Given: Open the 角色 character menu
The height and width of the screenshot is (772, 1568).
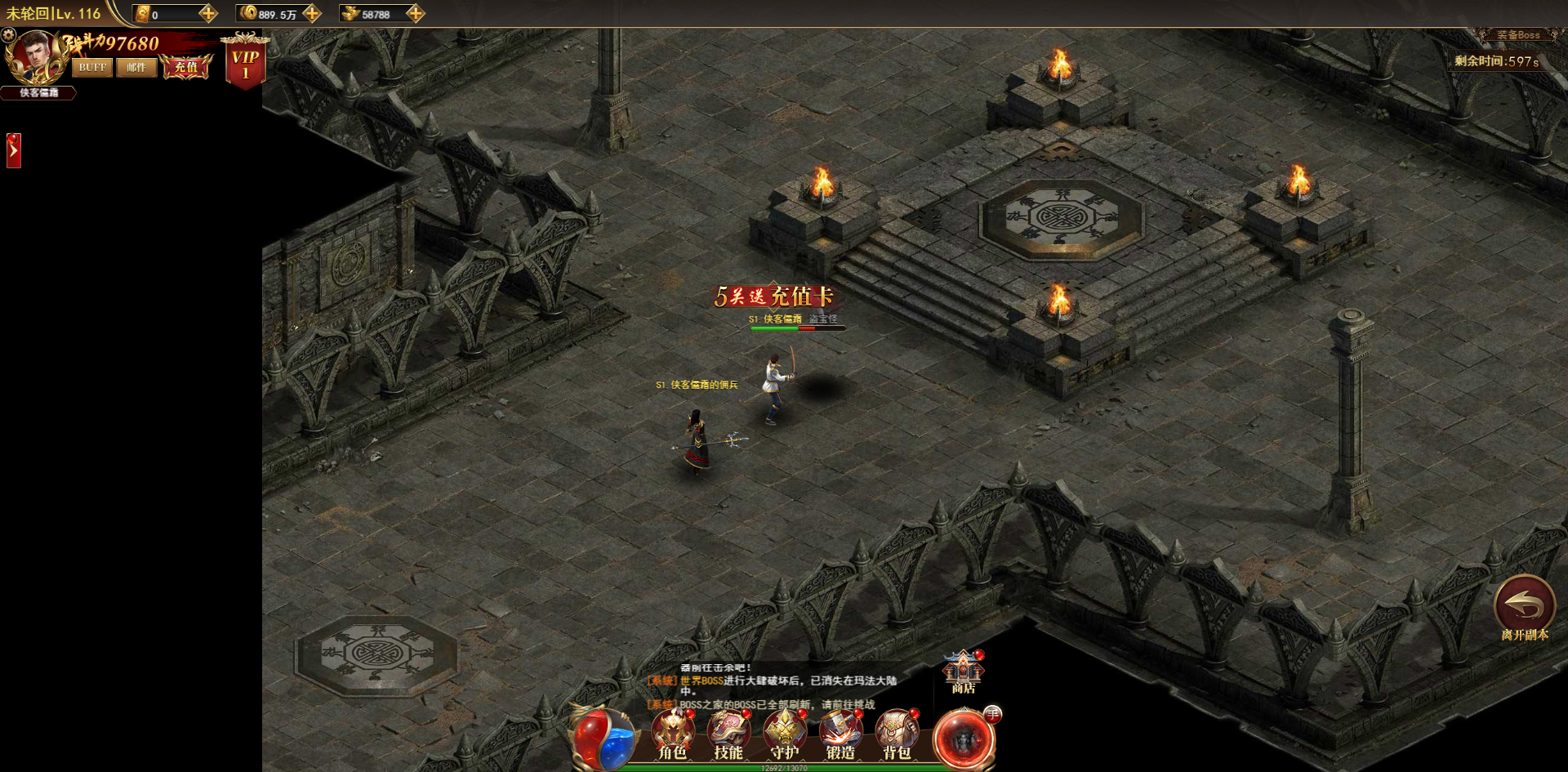Looking at the screenshot, I should tap(673, 734).
